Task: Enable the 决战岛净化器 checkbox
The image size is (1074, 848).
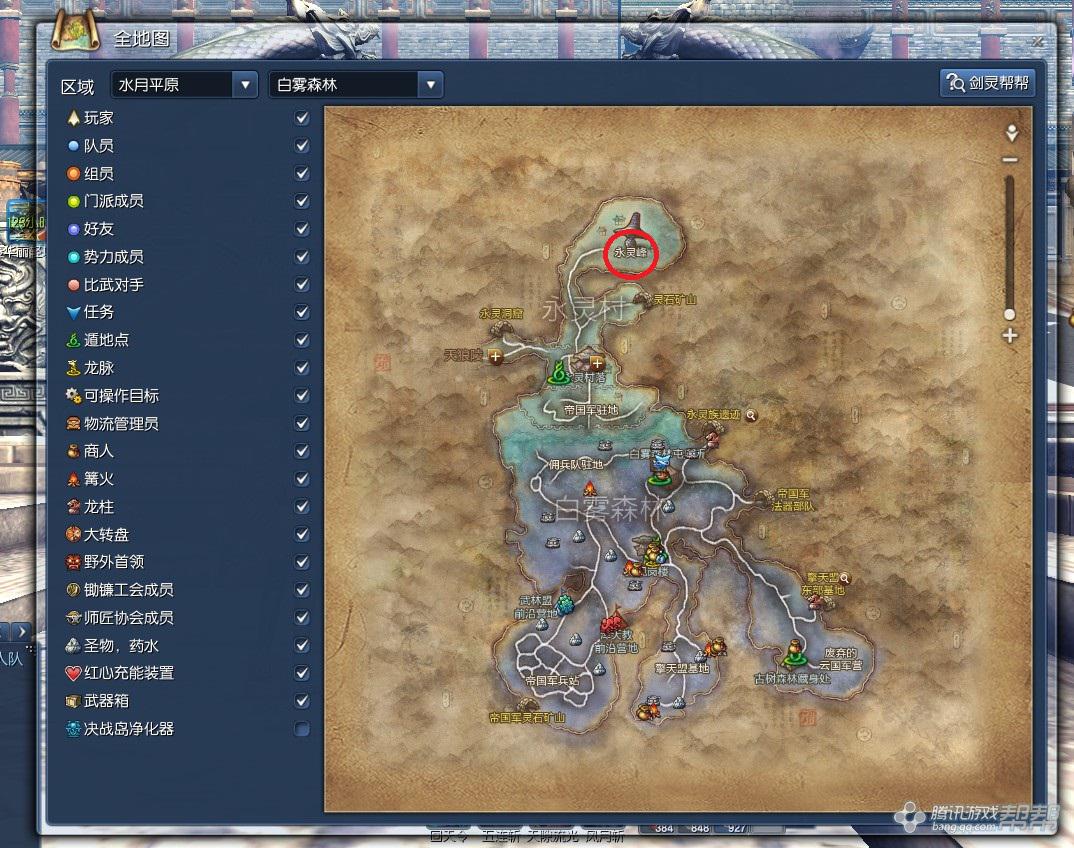Action: point(302,729)
